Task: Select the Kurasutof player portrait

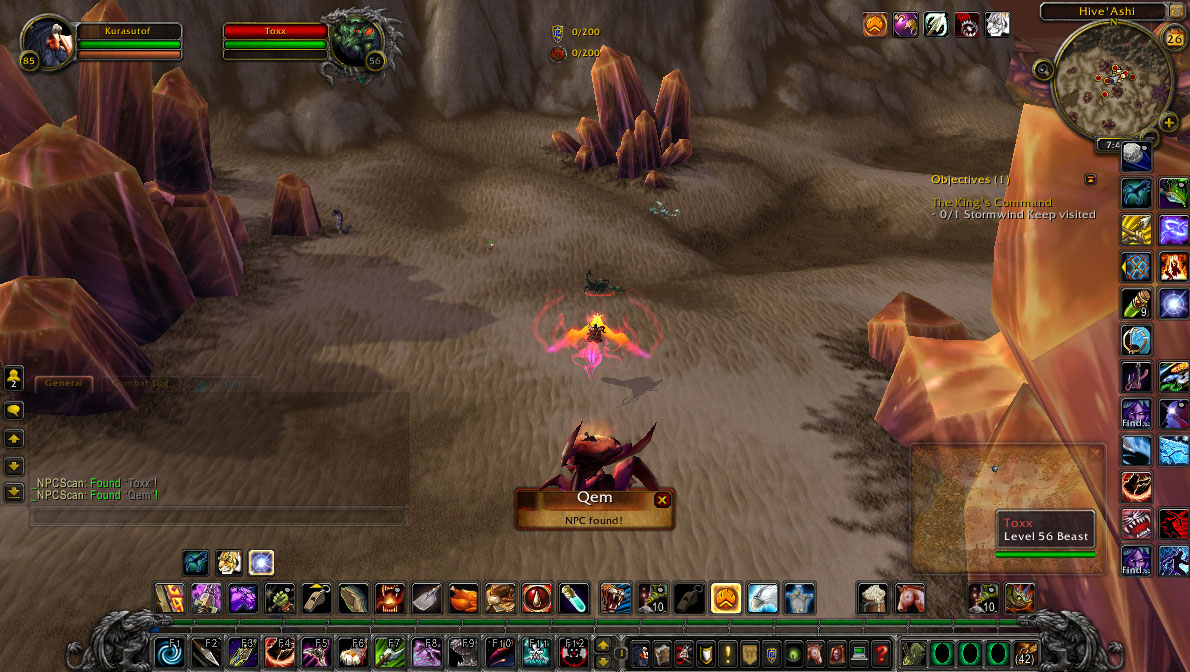Action: point(46,41)
